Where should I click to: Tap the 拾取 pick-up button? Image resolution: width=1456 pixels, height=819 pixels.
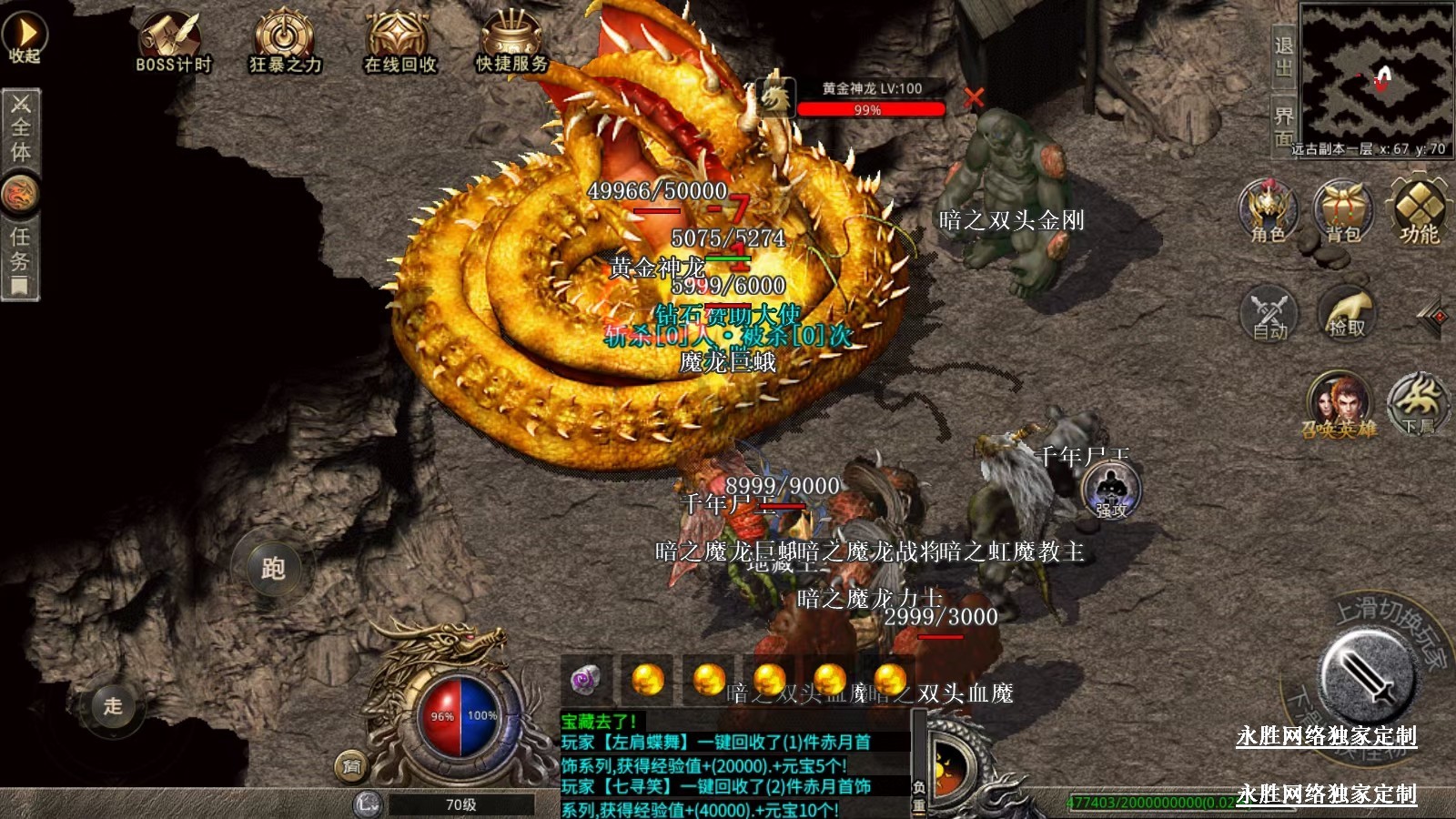1347,314
